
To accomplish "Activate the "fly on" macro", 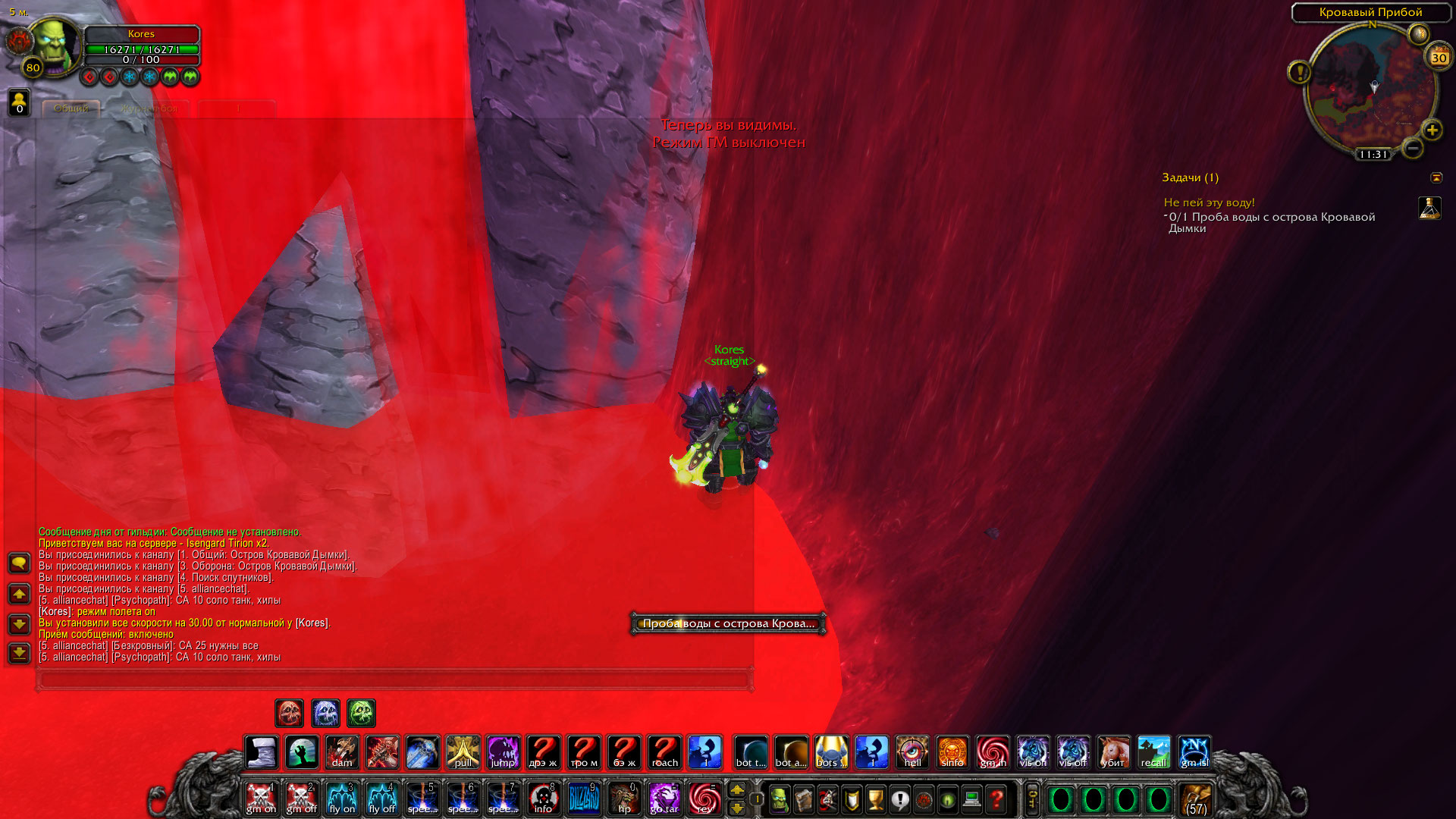I will [x=341, y=799].
